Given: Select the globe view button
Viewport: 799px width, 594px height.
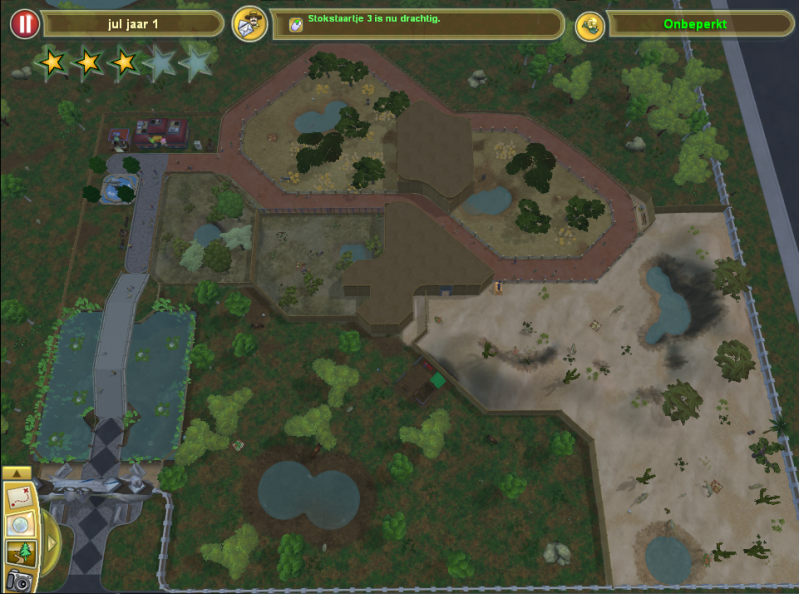Looking at the screenshot, I should click(19, 525).
